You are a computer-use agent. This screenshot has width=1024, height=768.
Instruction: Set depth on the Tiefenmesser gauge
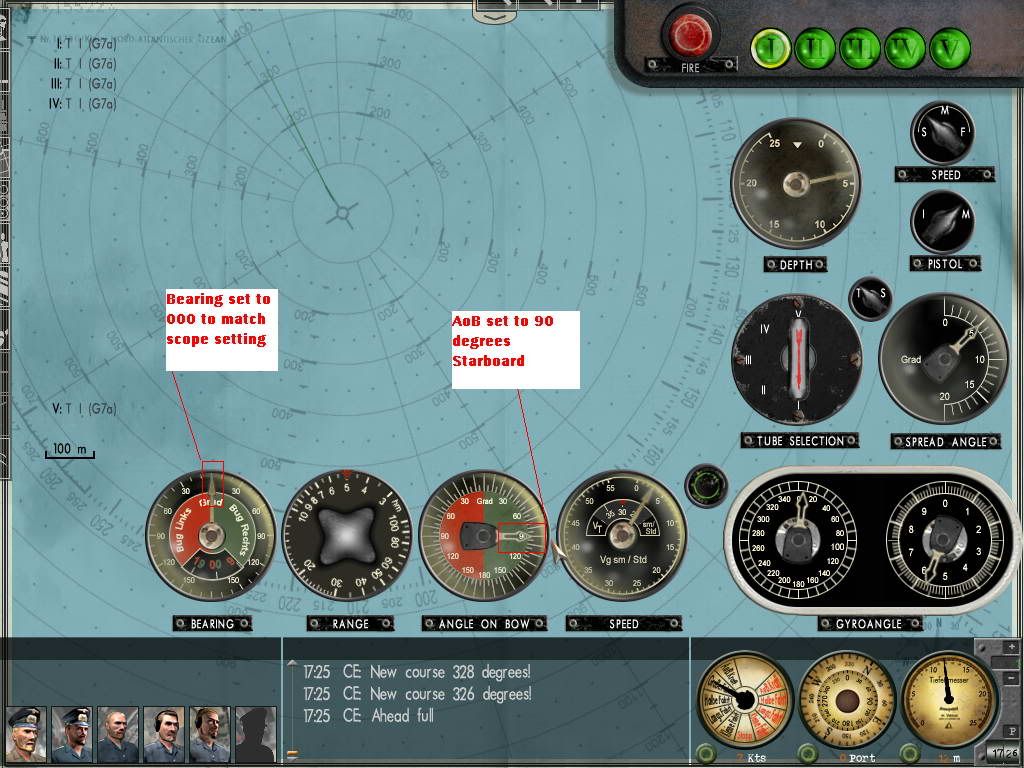tap(949, 698)
